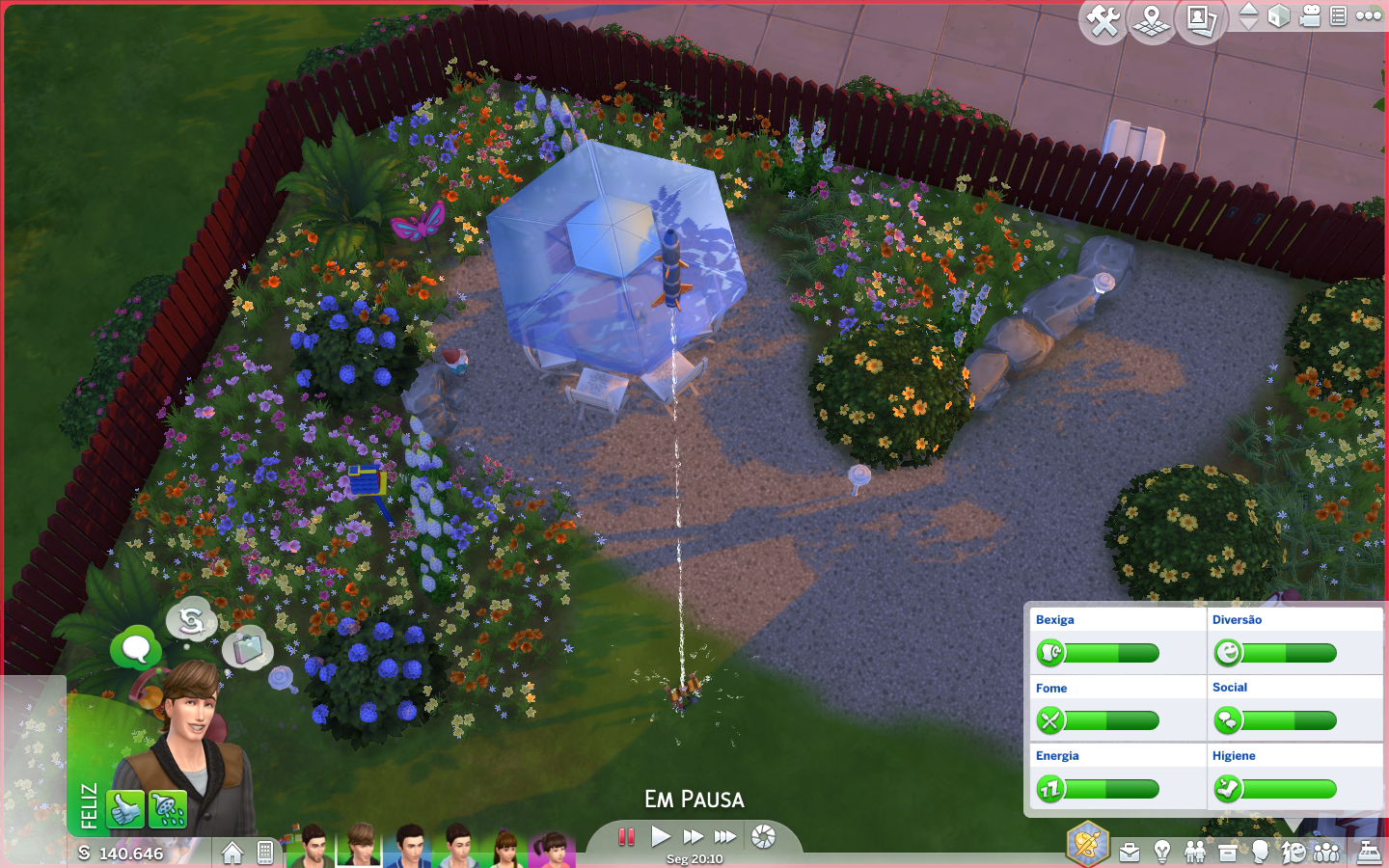Image resolution: width=1389 pixels, height=868 pixels.
Task: Set game to ultra triple speed
Action: 725,836
